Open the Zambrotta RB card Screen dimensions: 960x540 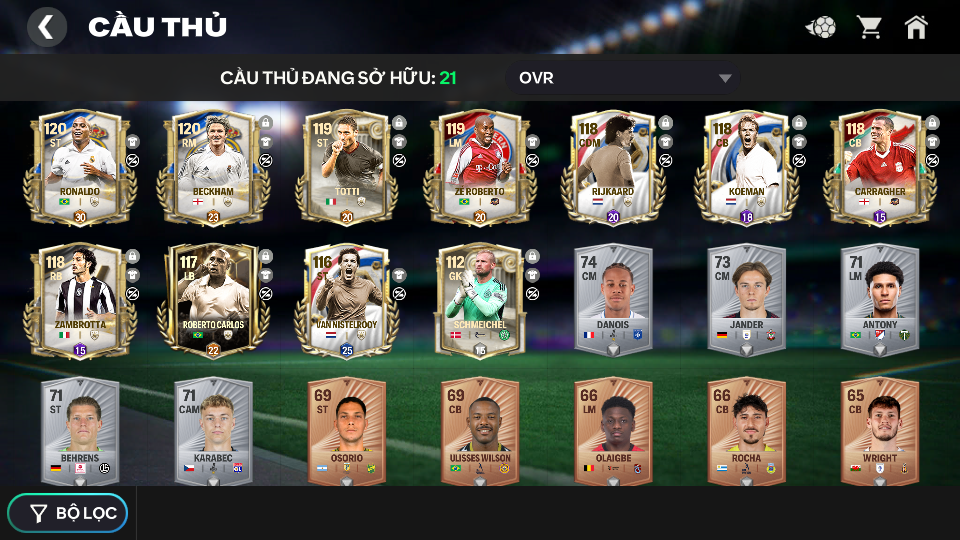[x=79, y=298]
